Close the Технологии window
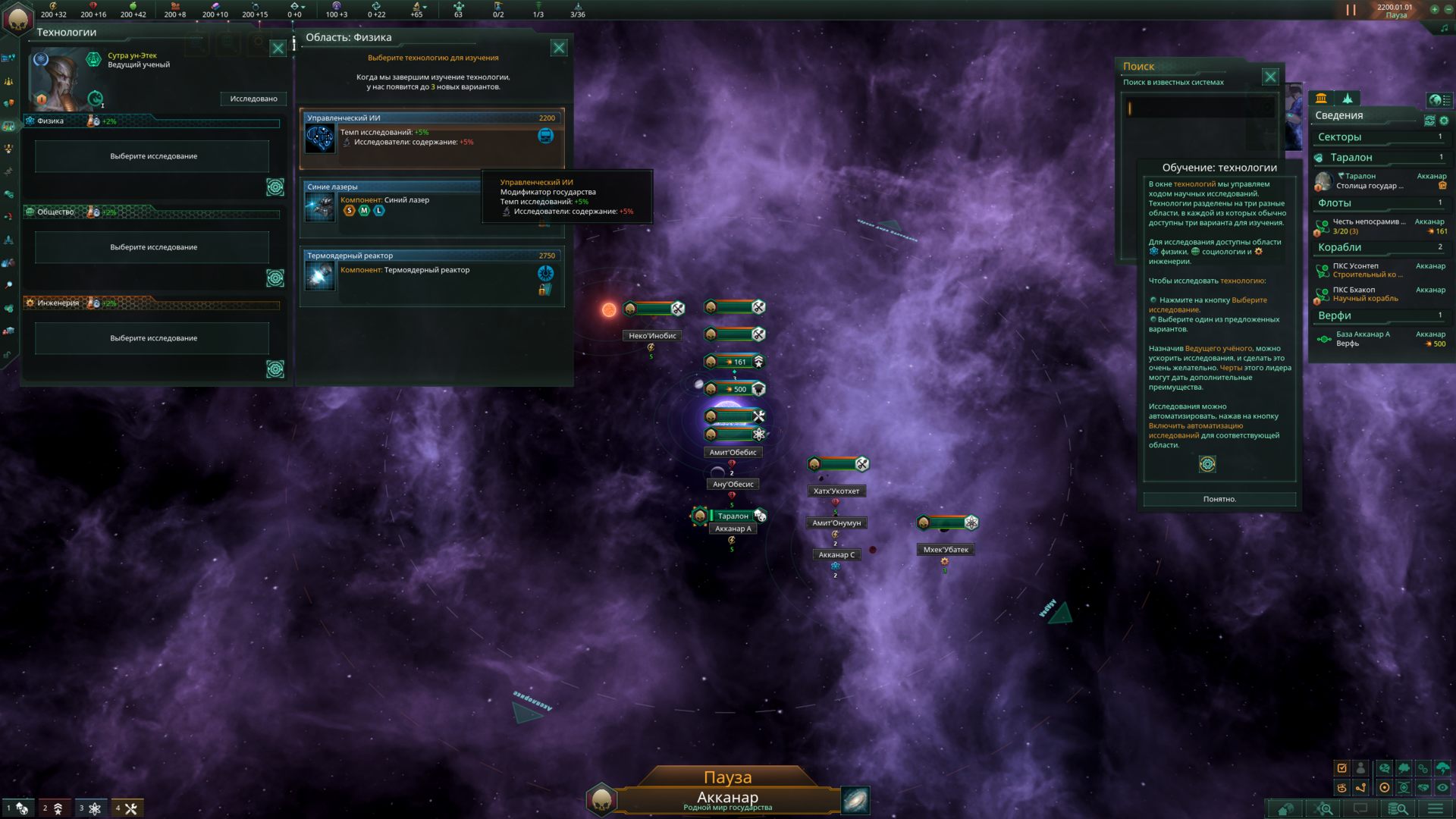Viewport: 1456px width, 819px height. [x=278, y=49]
